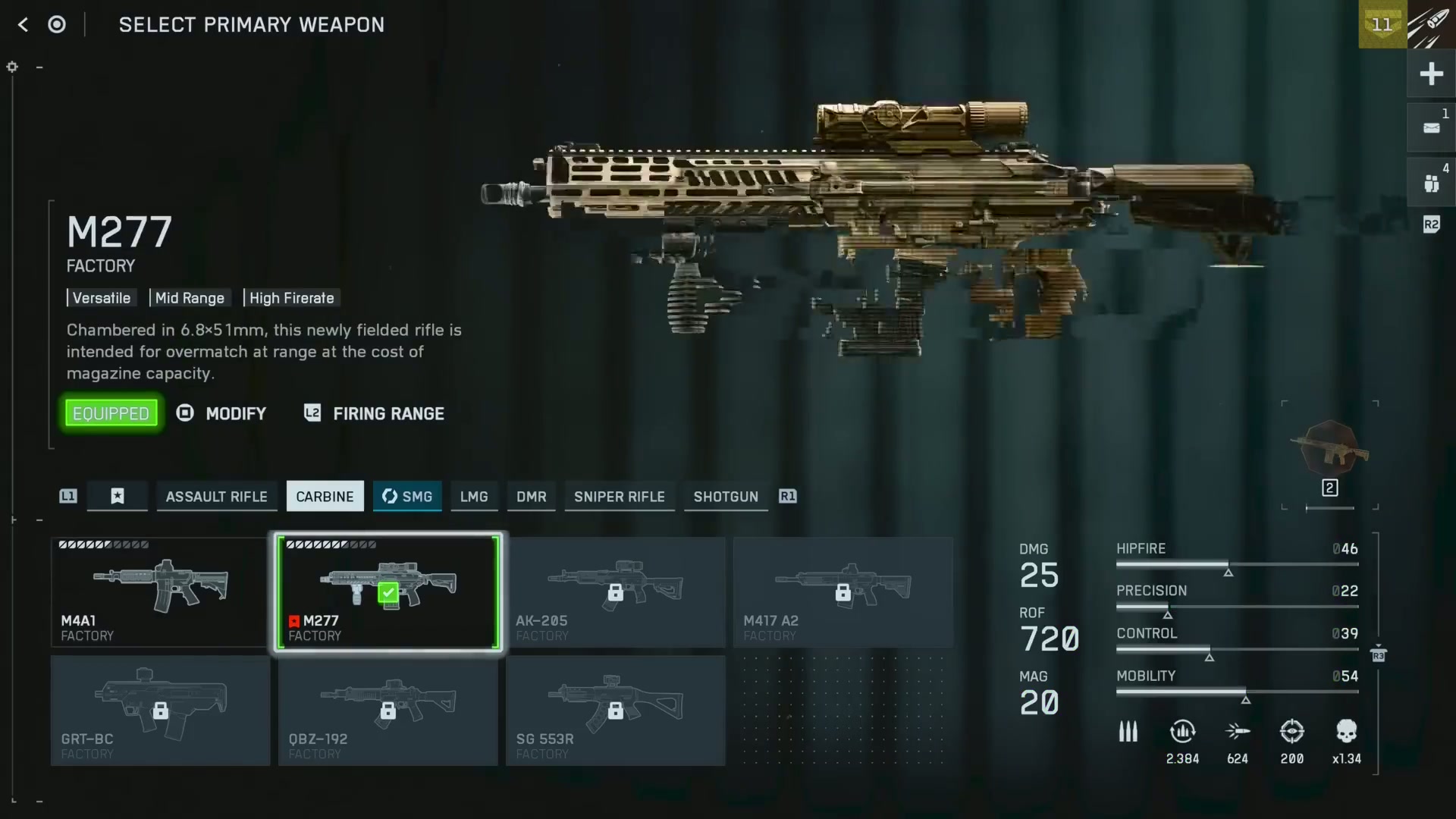
Task: Click the EQUIPPED button
Action: pos(111,413)
